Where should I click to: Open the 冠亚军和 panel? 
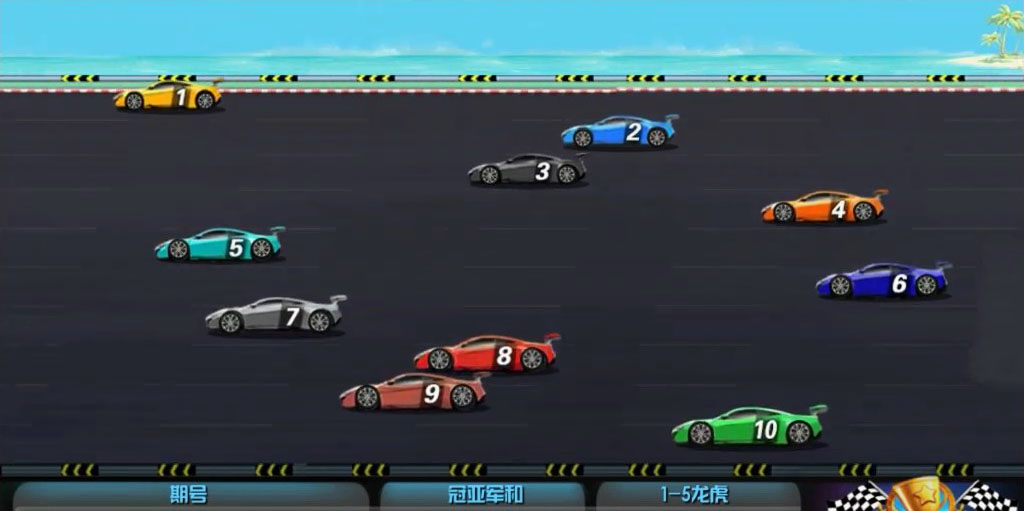point(483,496)
